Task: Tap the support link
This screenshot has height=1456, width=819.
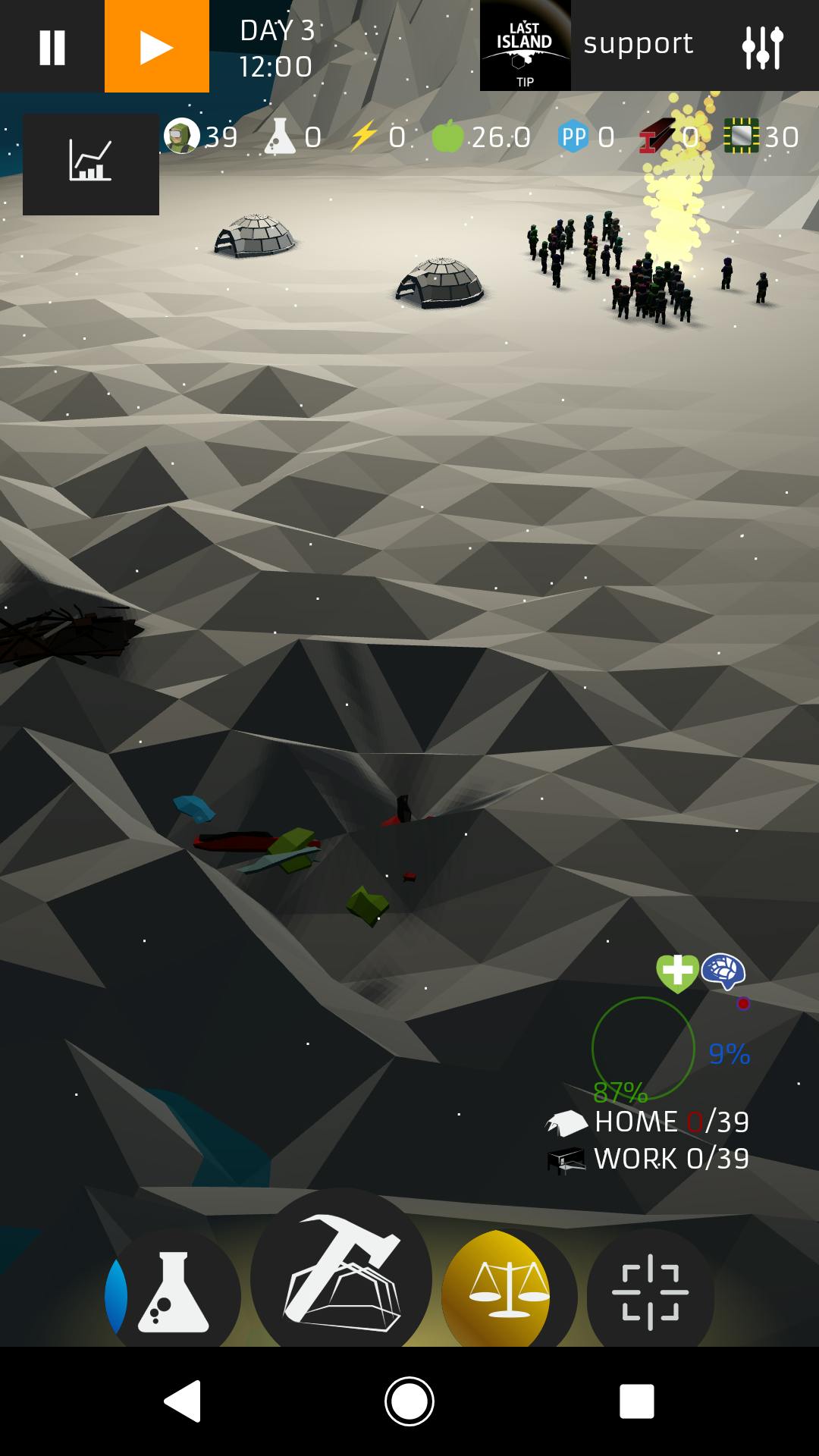Action: (x=638, y=44)
